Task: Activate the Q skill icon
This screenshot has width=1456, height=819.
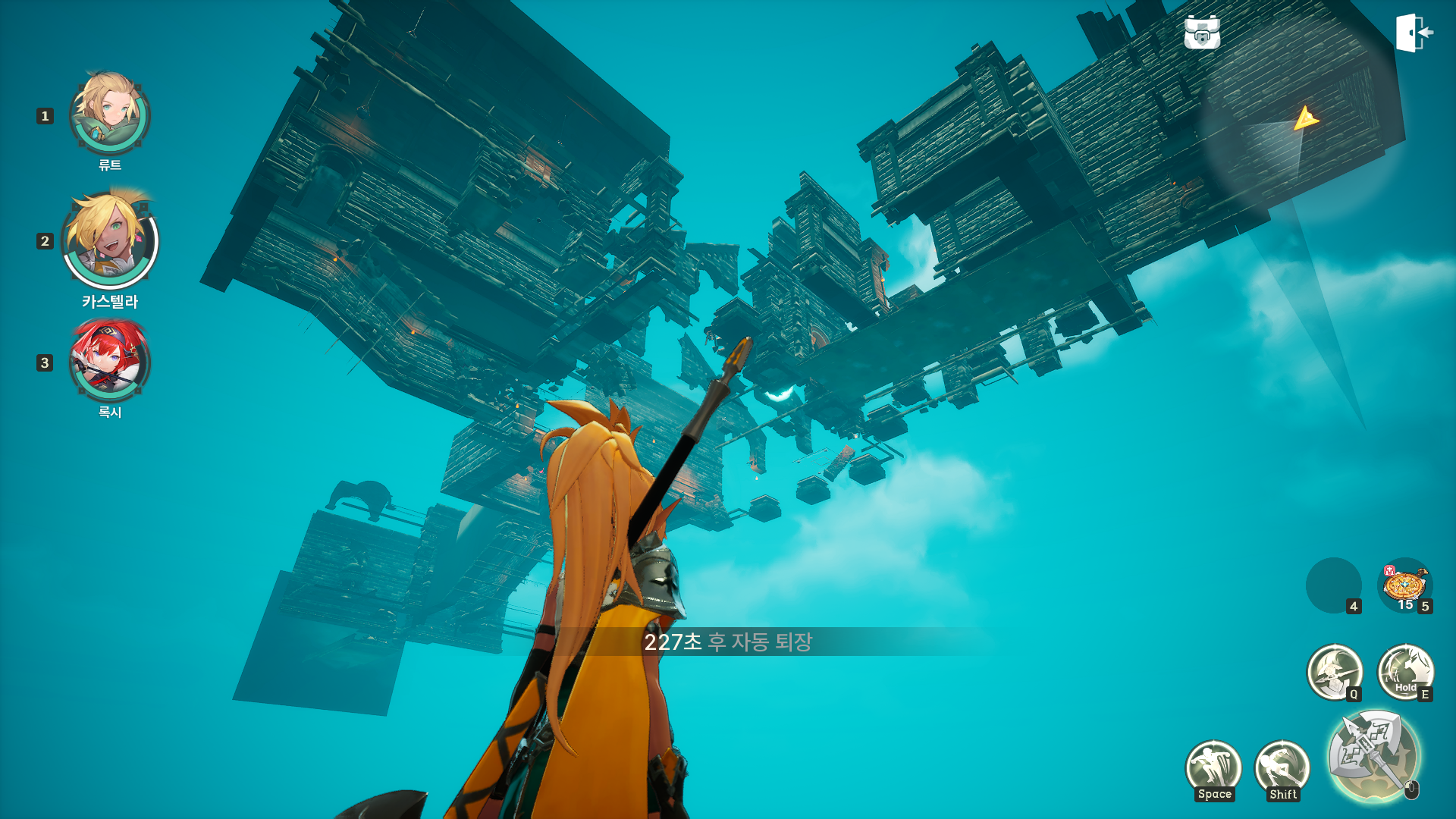Action: coord(1334,672)
